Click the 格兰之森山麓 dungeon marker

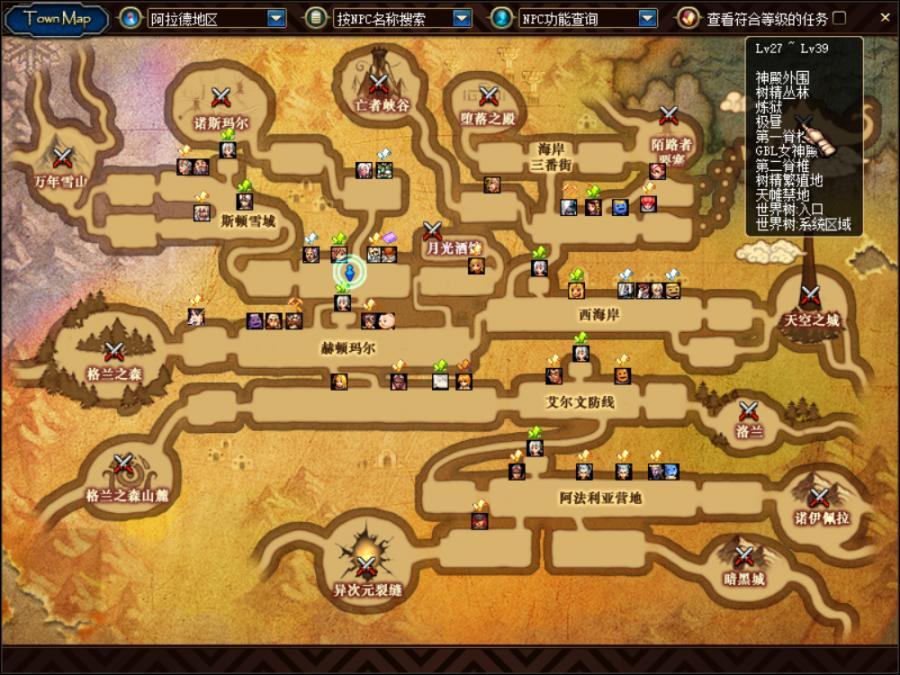pyautogui.click(x=124, y=464)
